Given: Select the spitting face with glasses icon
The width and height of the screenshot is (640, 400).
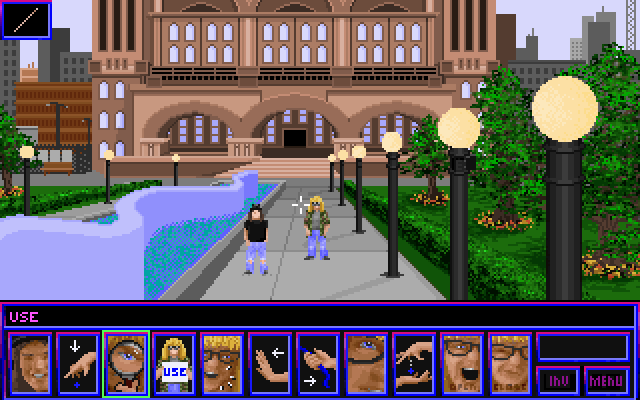Looking at the screenshot, I should click(222, 364).
